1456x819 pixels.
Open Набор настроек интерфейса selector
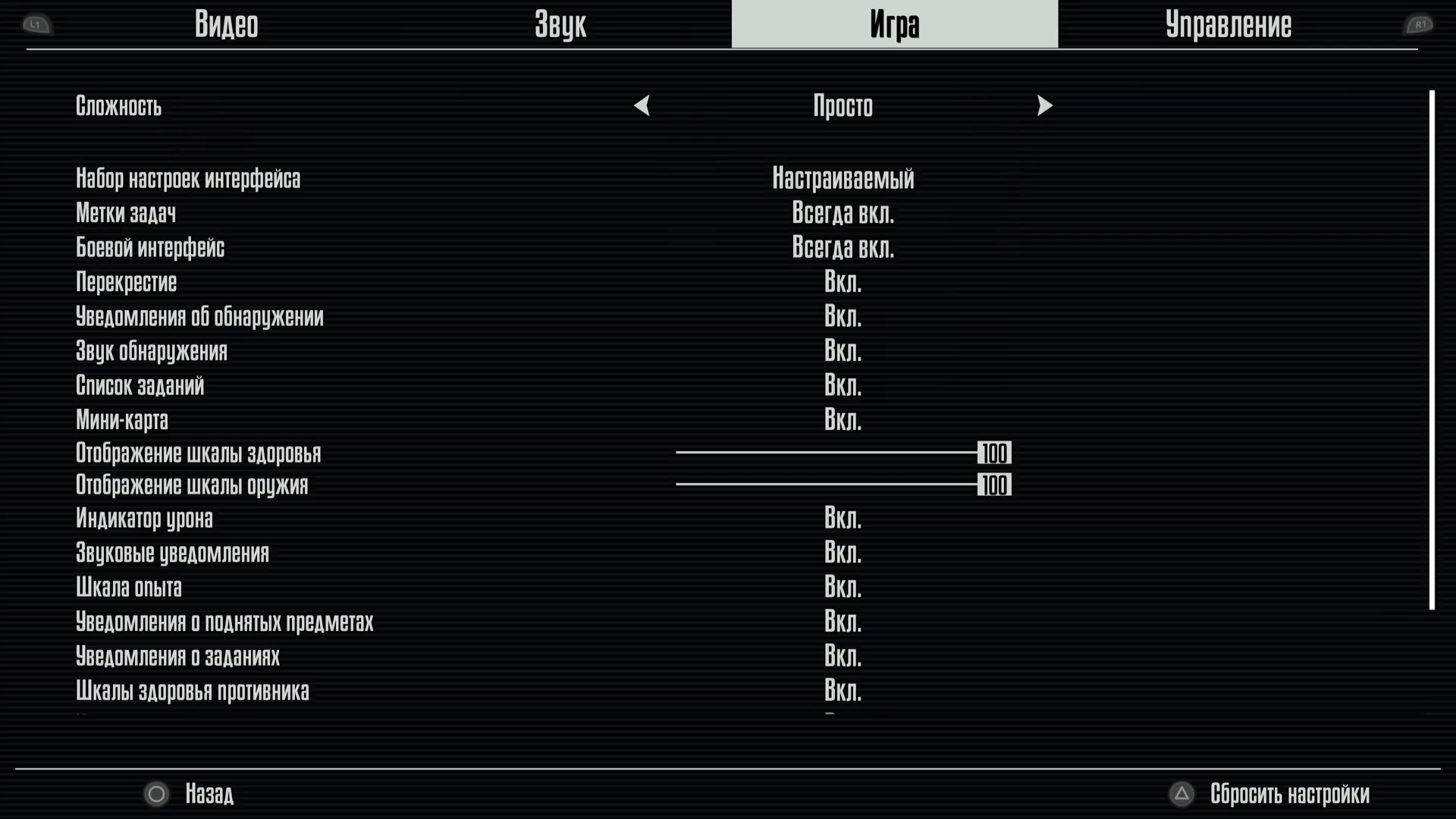tap(843, 178)
